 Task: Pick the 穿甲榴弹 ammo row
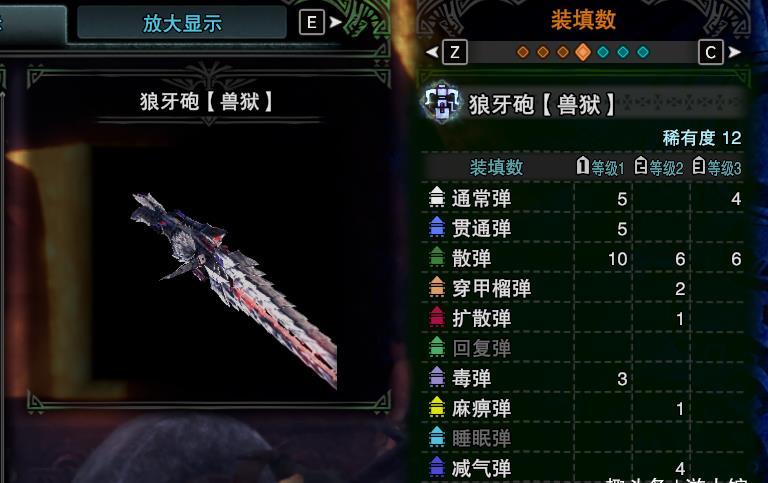click(x=491, y=289)
